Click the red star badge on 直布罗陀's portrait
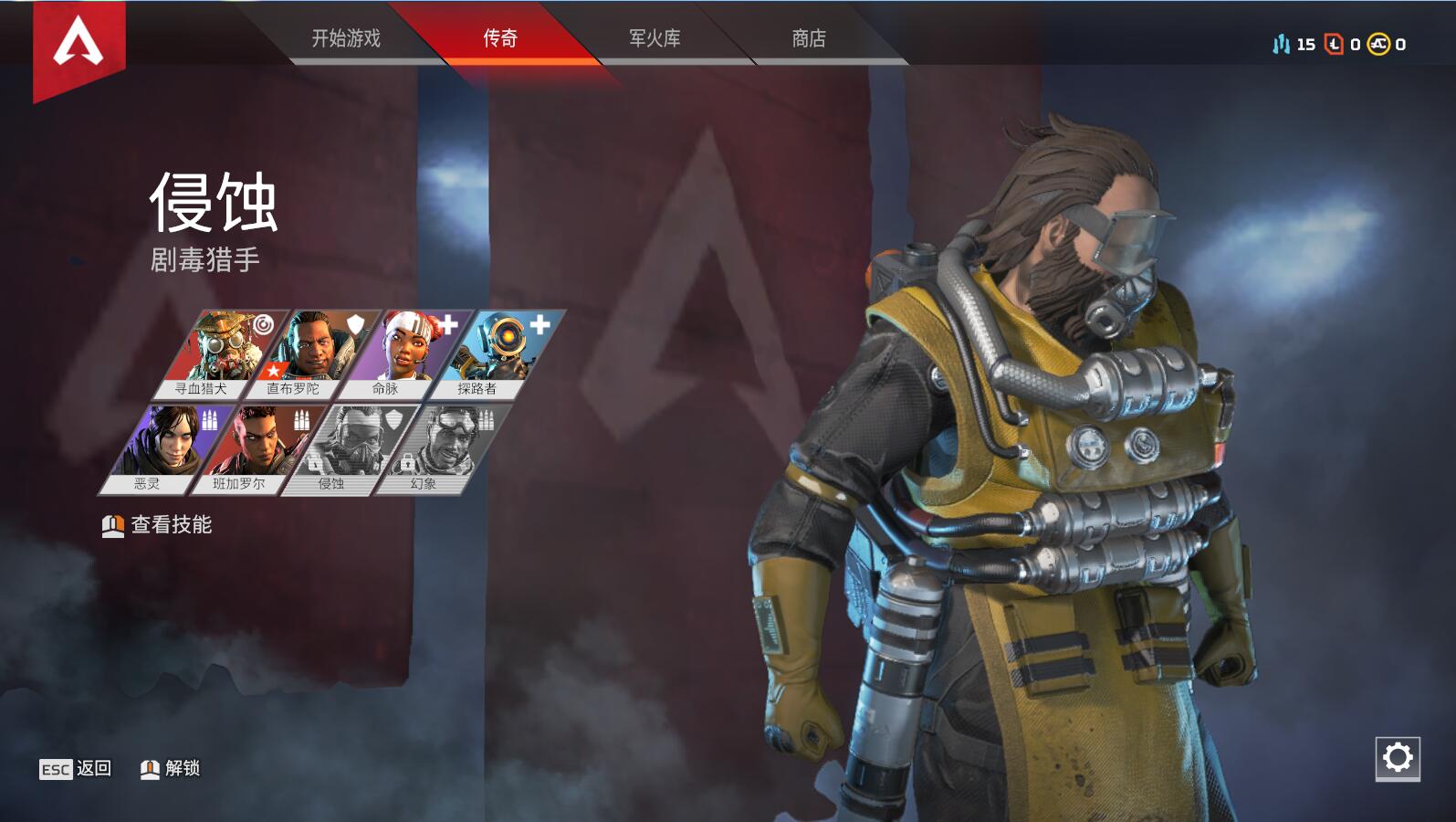This screenshot has height=822, width=1456. [x=275, y=371]
